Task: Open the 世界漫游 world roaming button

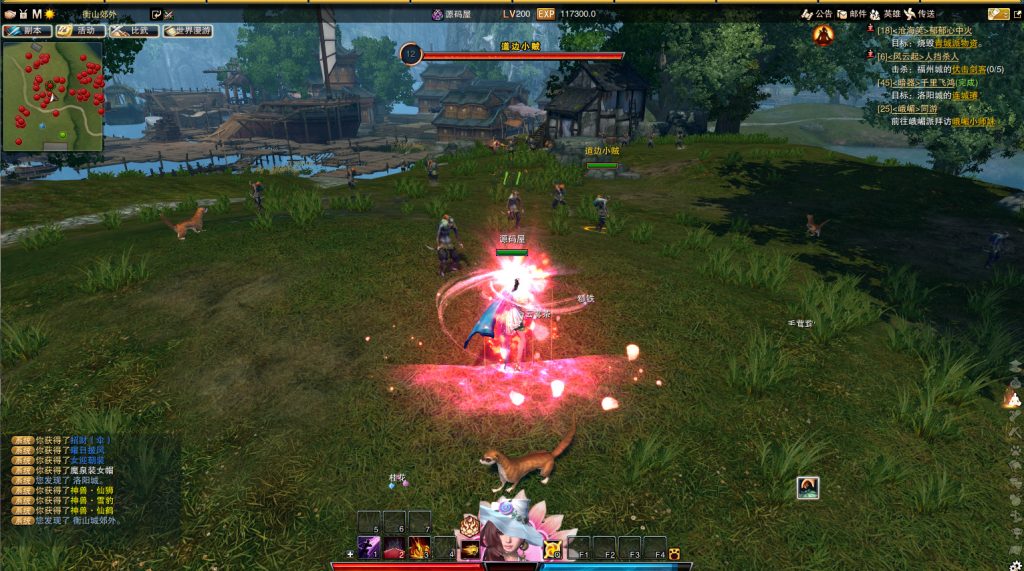Action: 188,31
